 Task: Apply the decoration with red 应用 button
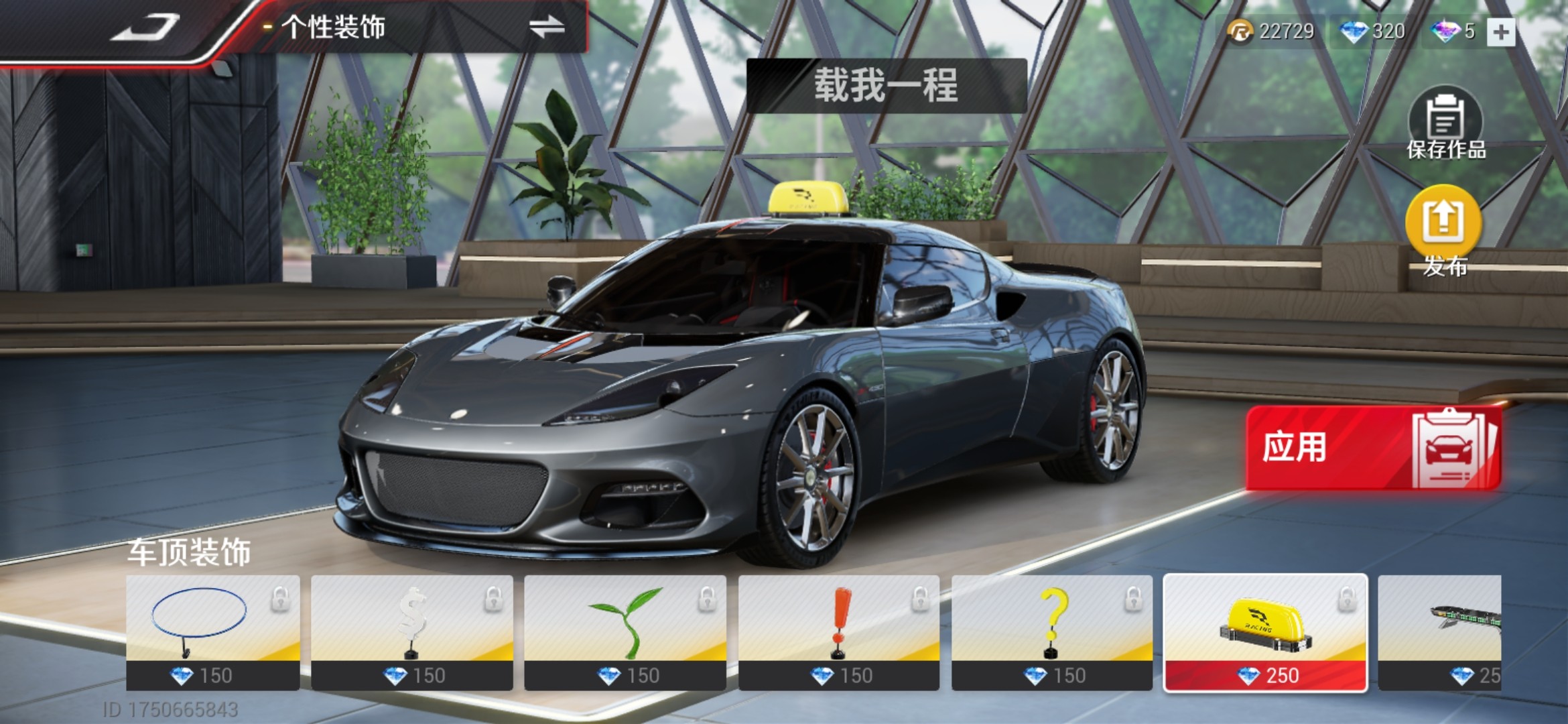click(1373, 447)
